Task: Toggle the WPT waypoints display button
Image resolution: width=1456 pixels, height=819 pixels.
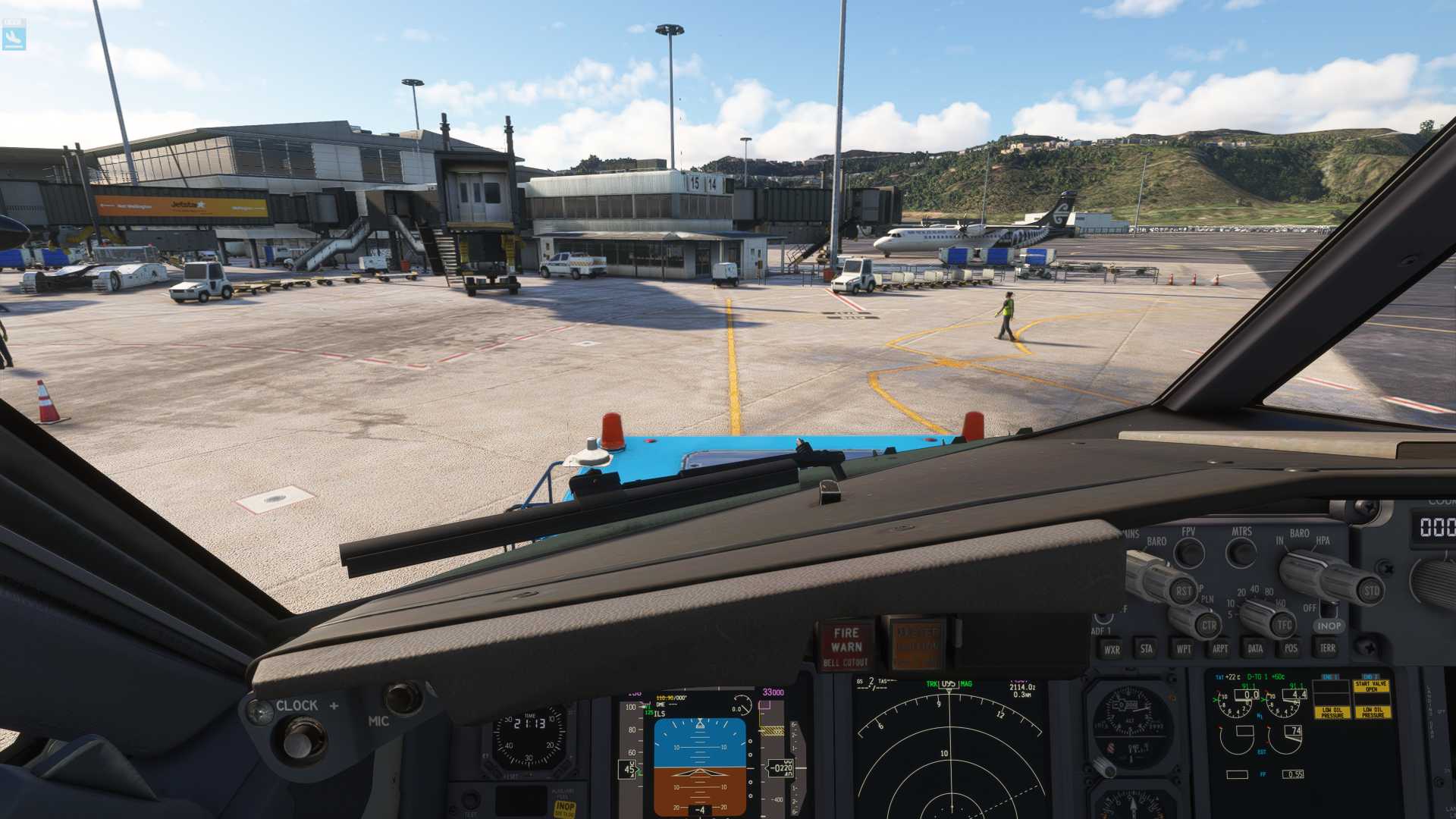Action: point(1183,648)
